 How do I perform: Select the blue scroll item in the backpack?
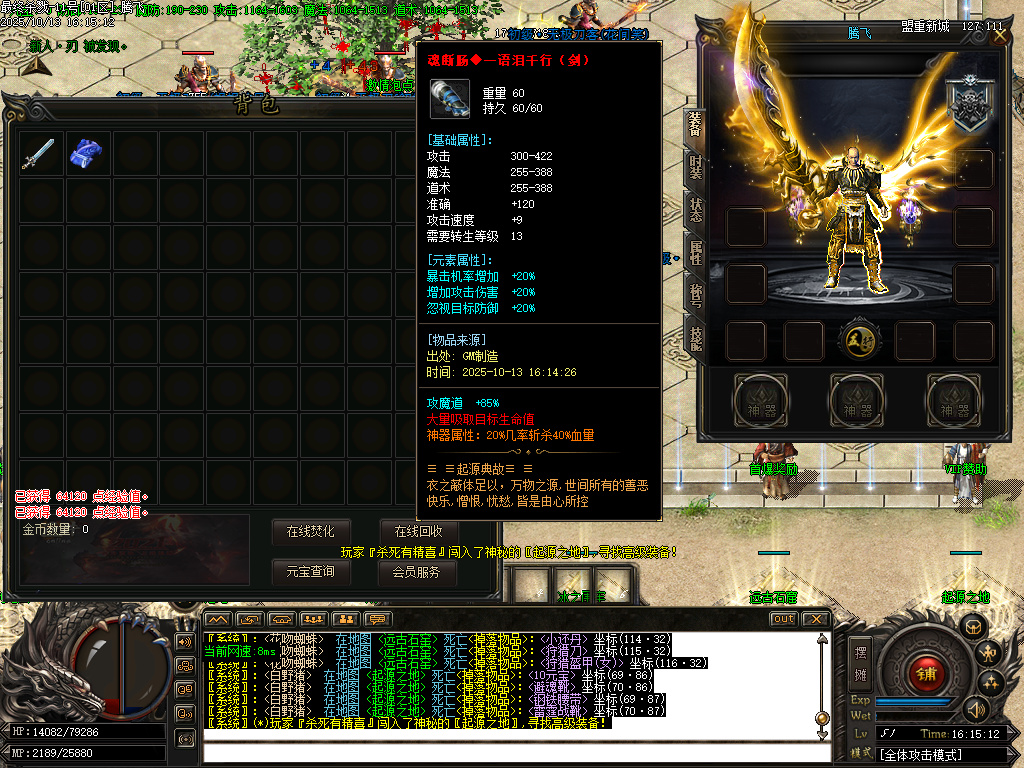click(x=86, y=154)
